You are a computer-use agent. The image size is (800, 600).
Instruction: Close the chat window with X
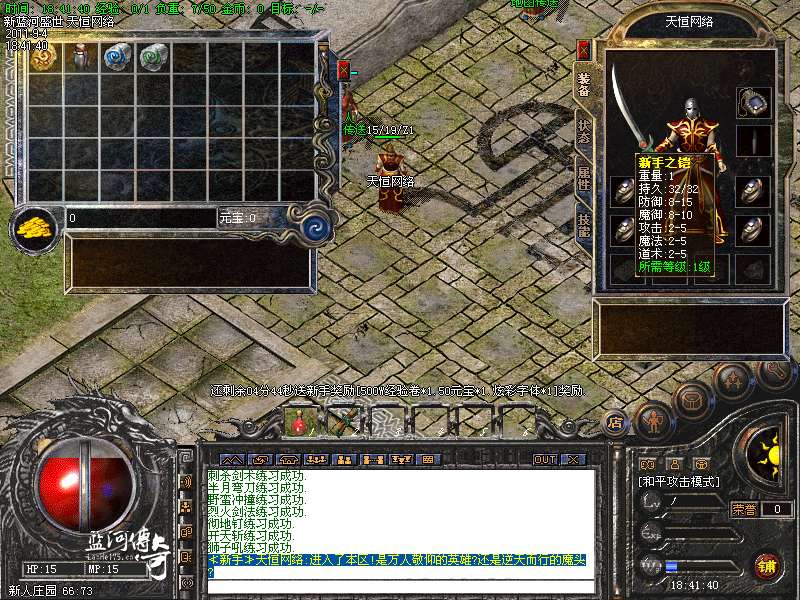[x=573, y=459]
